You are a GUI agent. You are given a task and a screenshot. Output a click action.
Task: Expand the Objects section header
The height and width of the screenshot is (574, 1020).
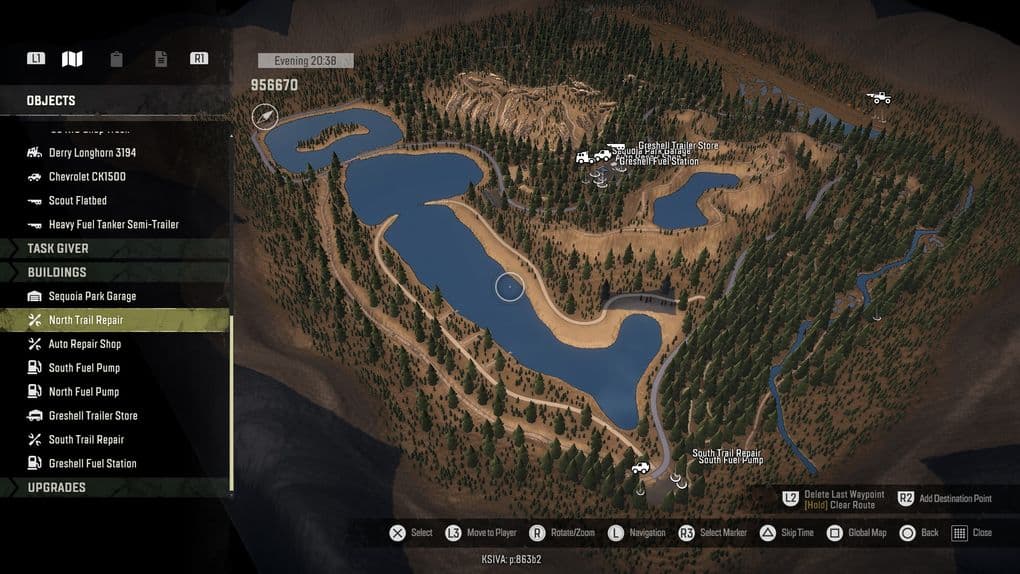[51, 100]
